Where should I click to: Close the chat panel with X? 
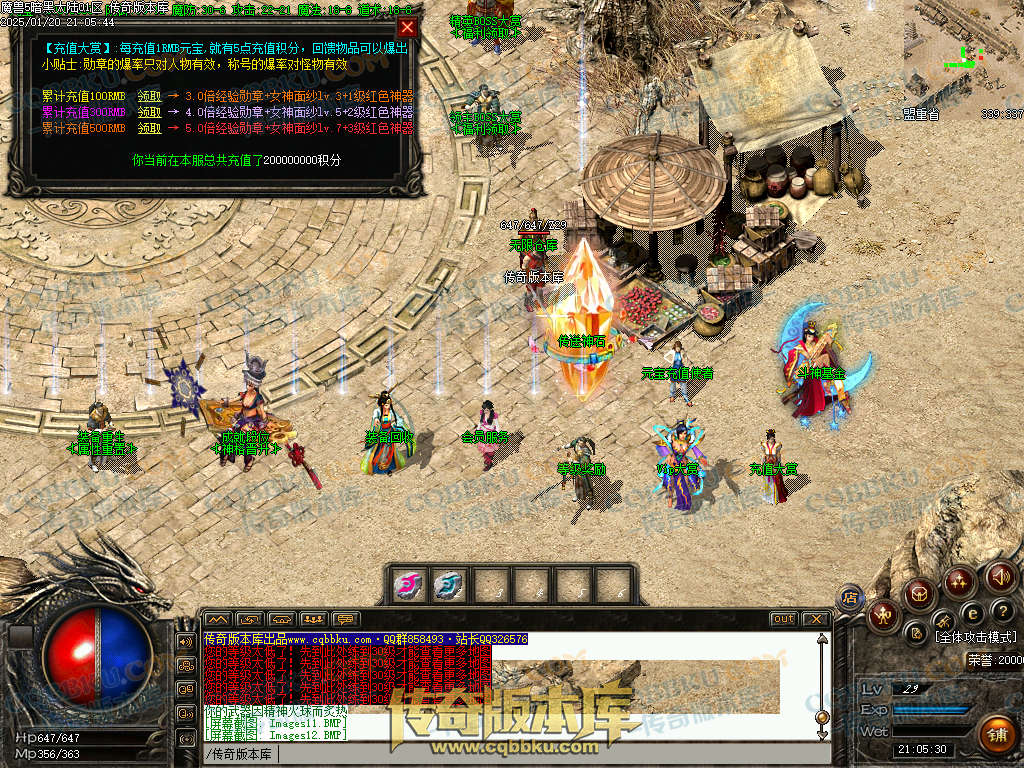coord(816,619)
